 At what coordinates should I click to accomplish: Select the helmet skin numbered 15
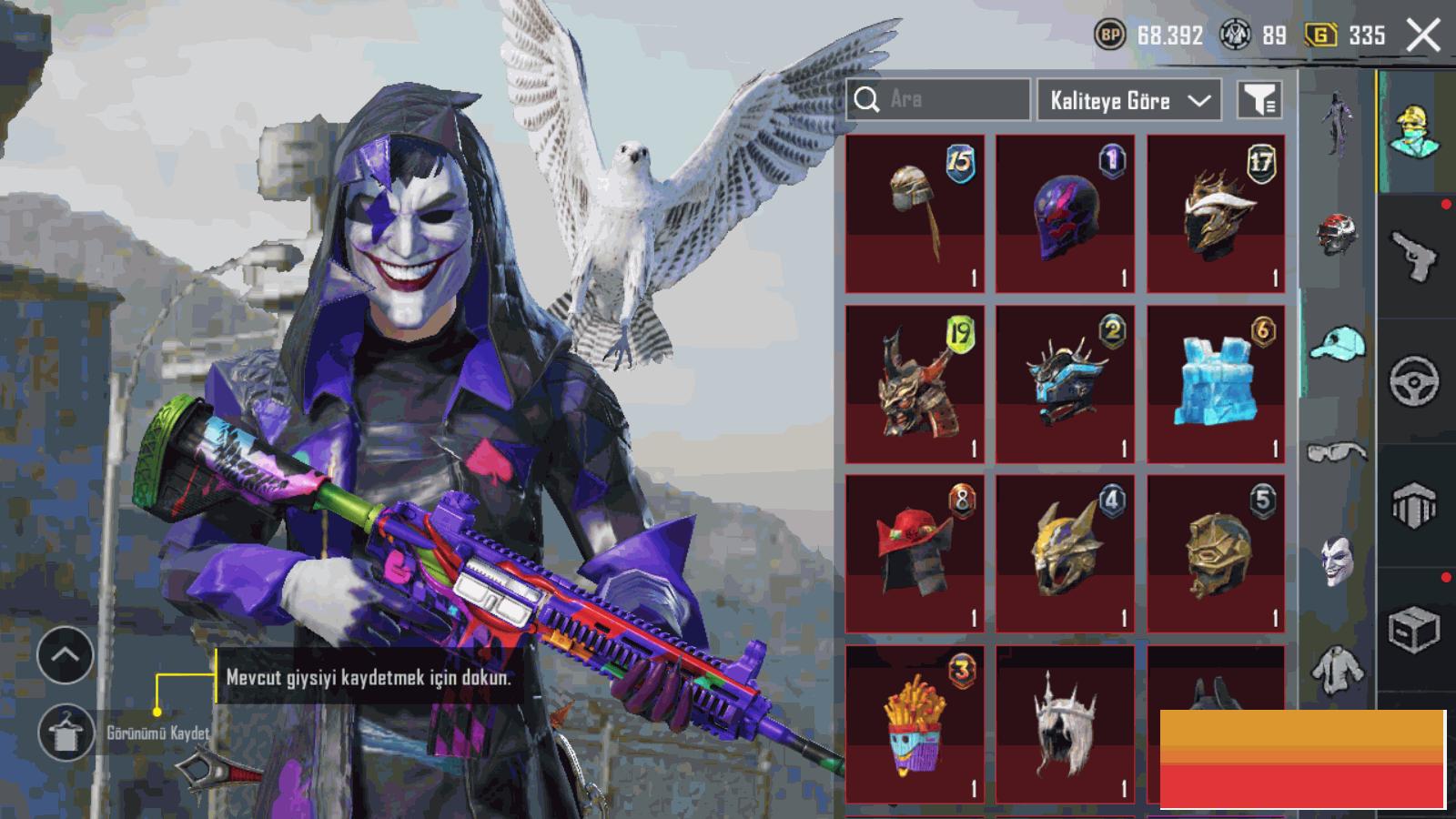915,214
